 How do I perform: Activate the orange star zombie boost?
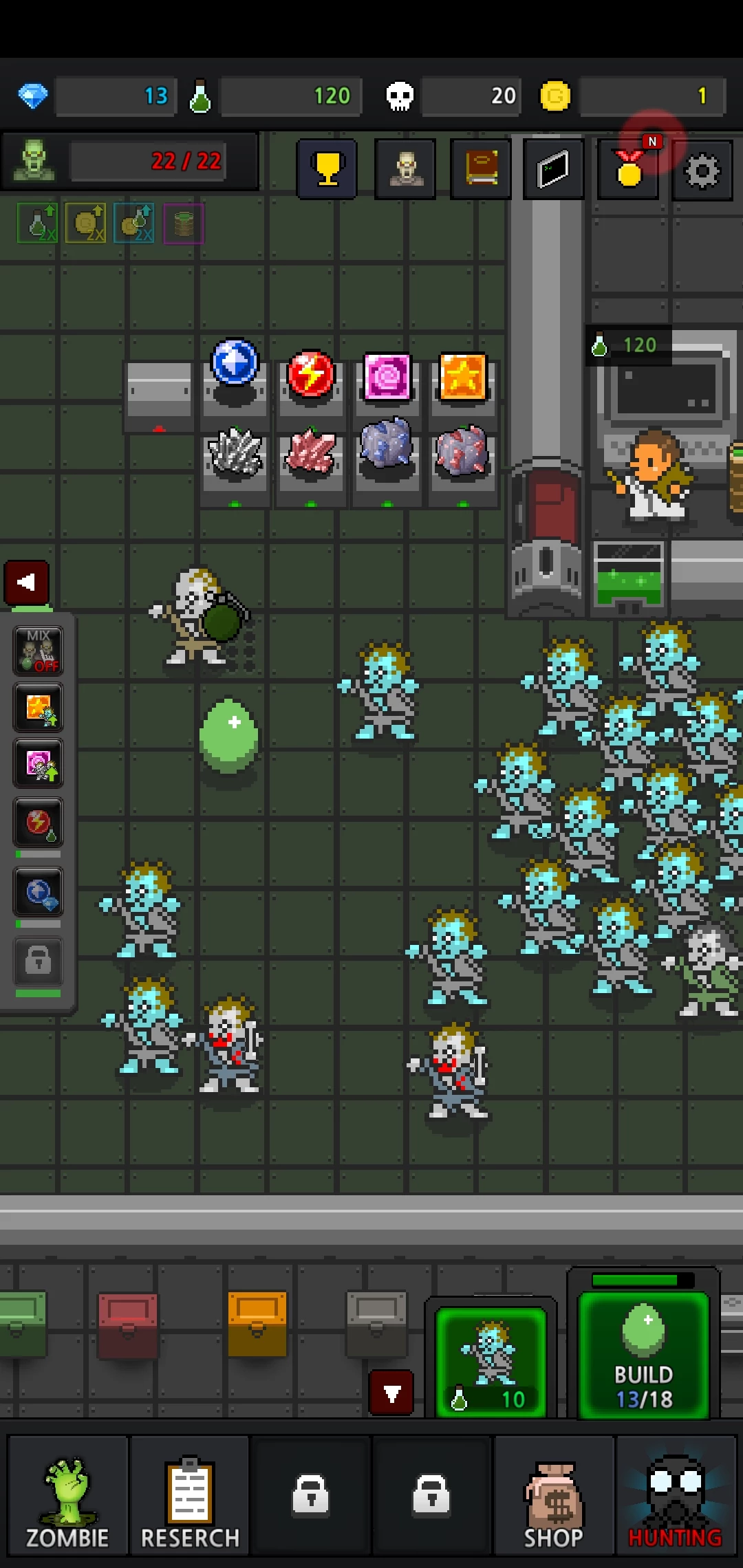pyautogui.click(x=38, y=708)
